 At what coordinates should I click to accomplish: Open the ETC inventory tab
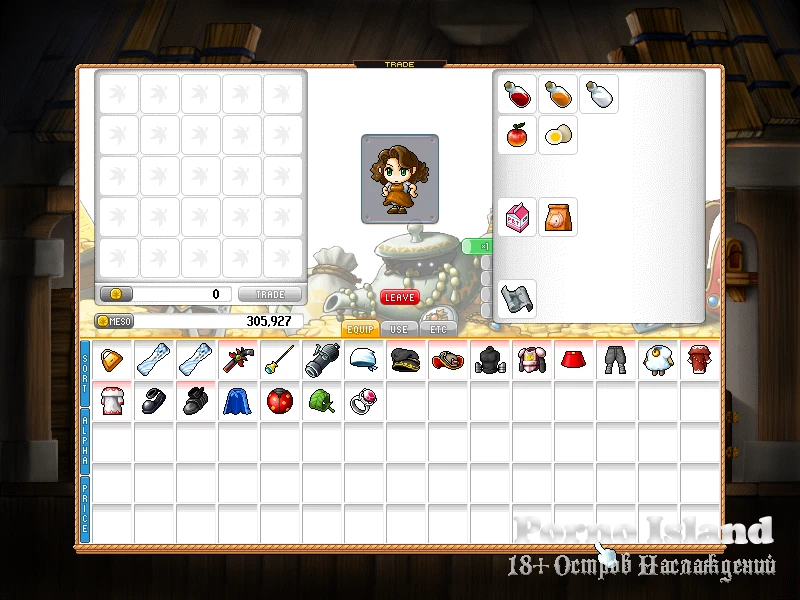tap(438, 329)
